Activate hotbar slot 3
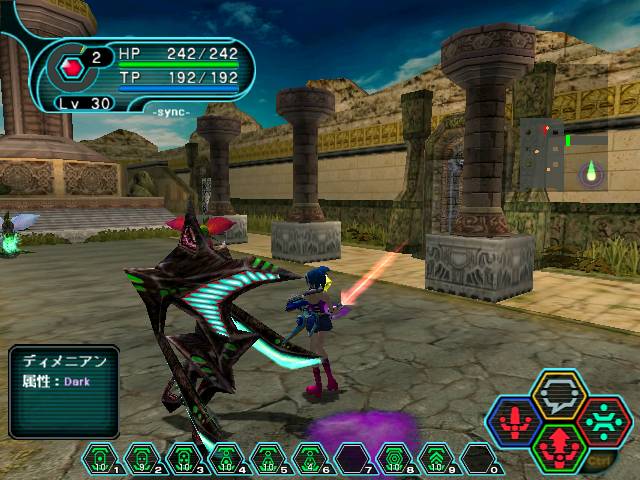 click(184, 459)
